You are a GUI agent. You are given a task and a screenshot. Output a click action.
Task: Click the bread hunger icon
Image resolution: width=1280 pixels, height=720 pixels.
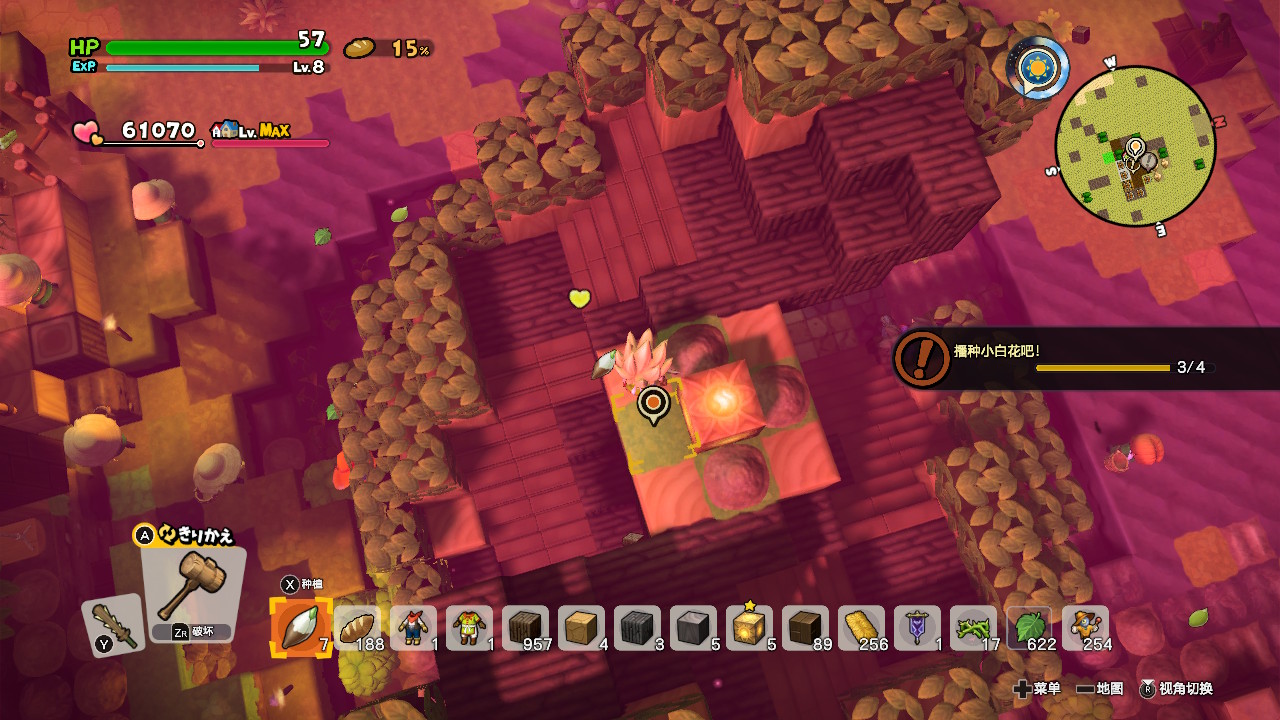(x=359, y=48)
